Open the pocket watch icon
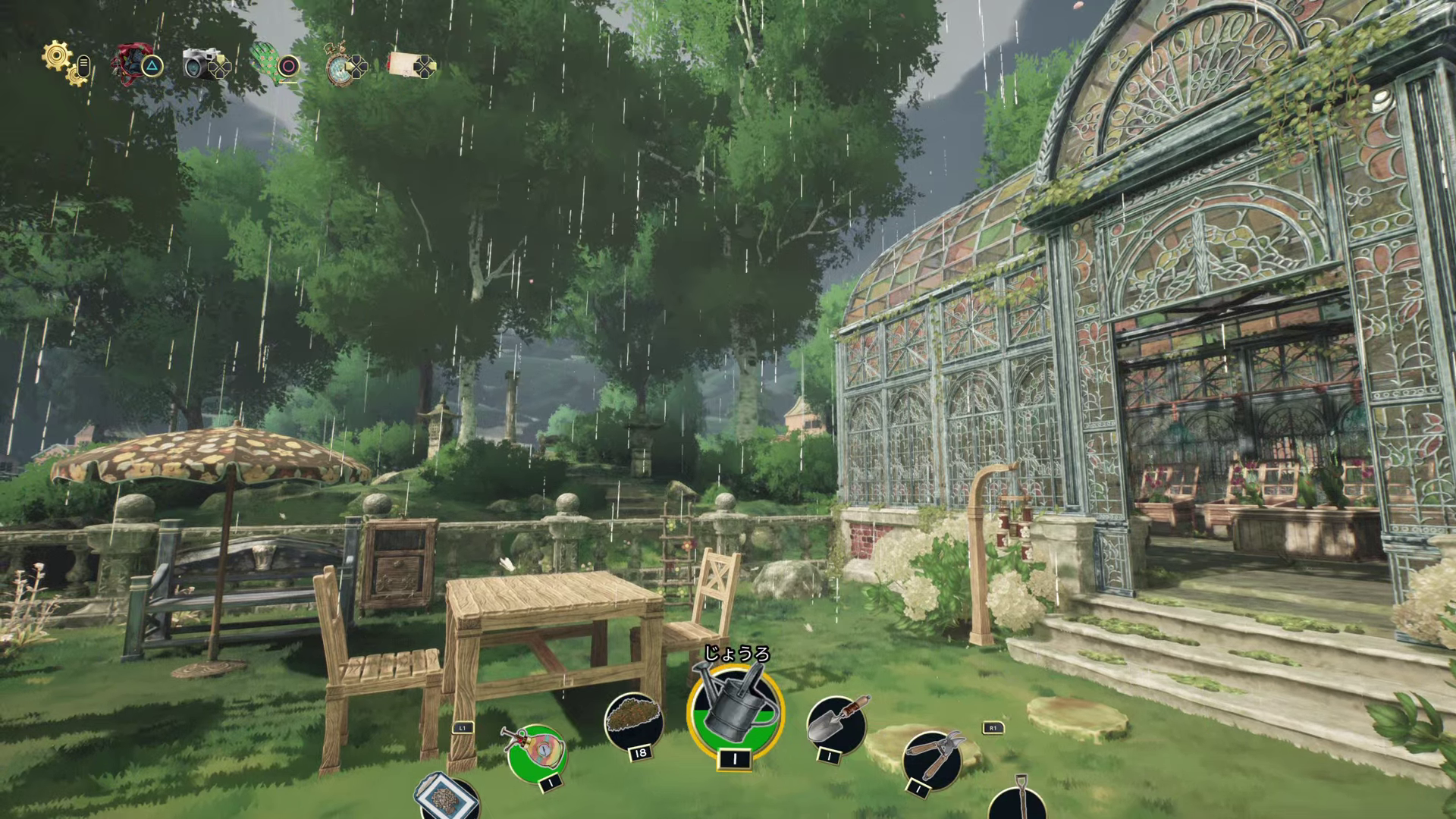Image resolution: width=1456 pixels, height=819 pixels. coord(338,65)
